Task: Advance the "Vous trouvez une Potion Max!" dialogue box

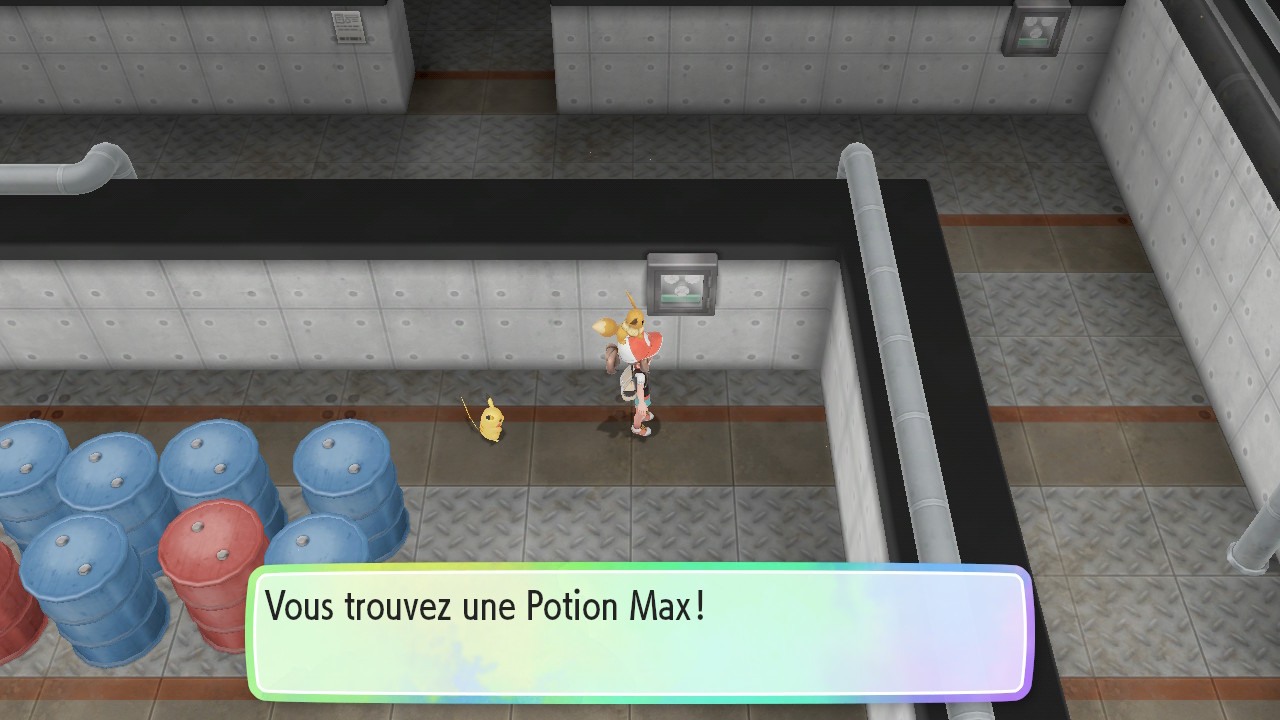Action: point(639,632)
